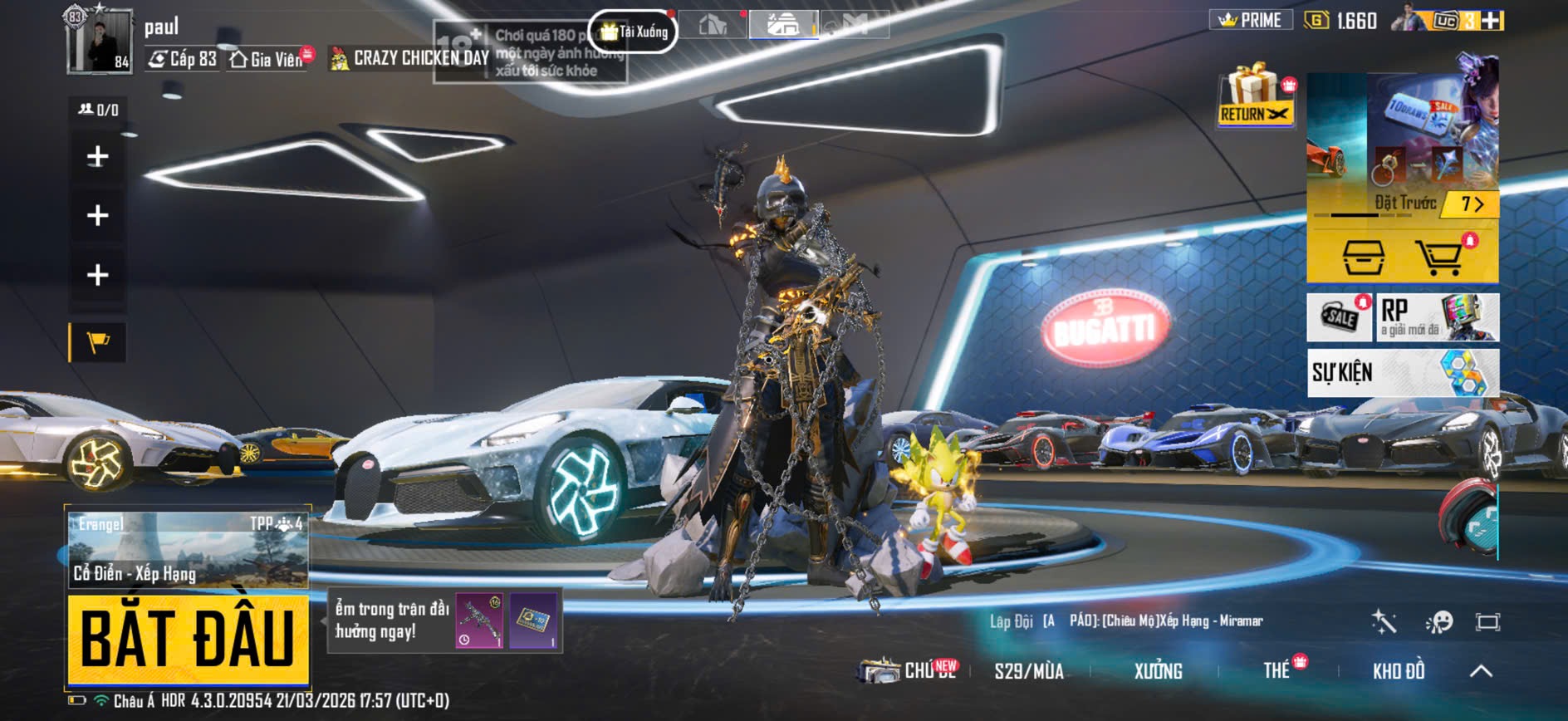This screenshot has width=1568, height=721.
Task: Open the shopping cart store
Action: point(1439,257)
